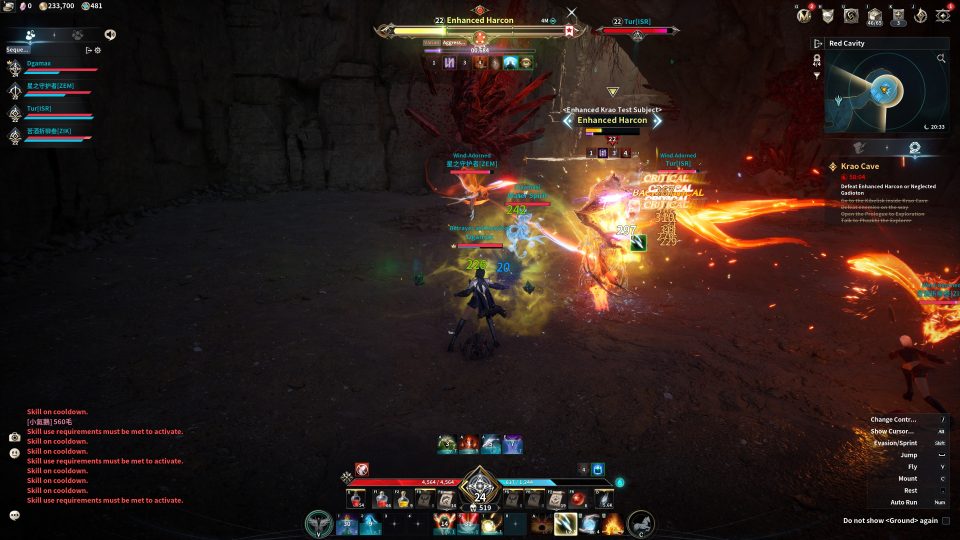The width and height of the screenshot is (960, 540).
Task: Tick the Do not show Ground again checkbox
Action: 946,520
